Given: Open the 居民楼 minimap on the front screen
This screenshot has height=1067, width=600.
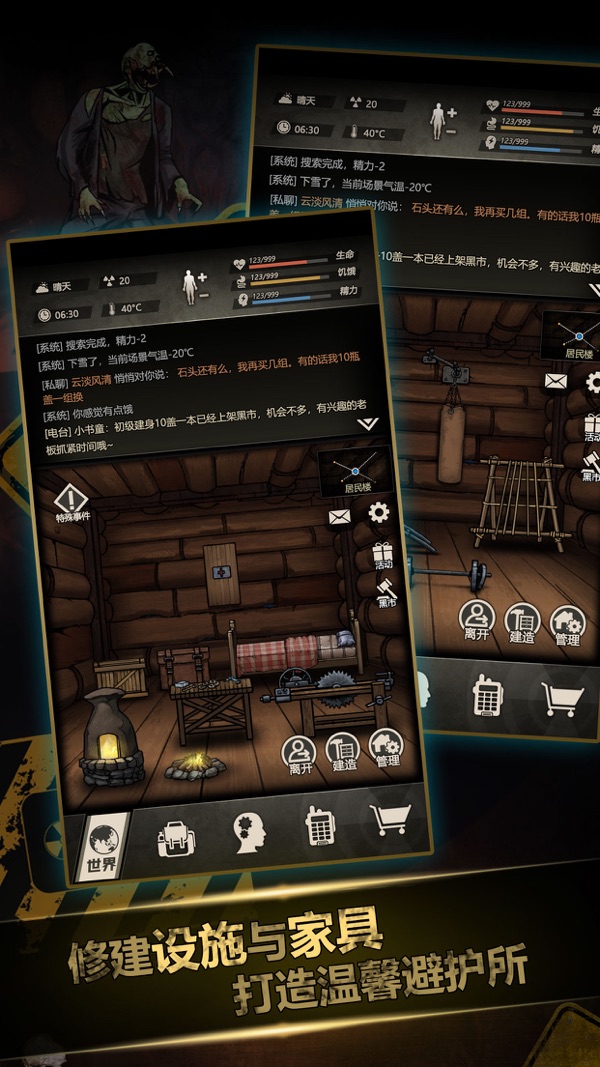Looking at the screenshot, I should click(354, 471).
